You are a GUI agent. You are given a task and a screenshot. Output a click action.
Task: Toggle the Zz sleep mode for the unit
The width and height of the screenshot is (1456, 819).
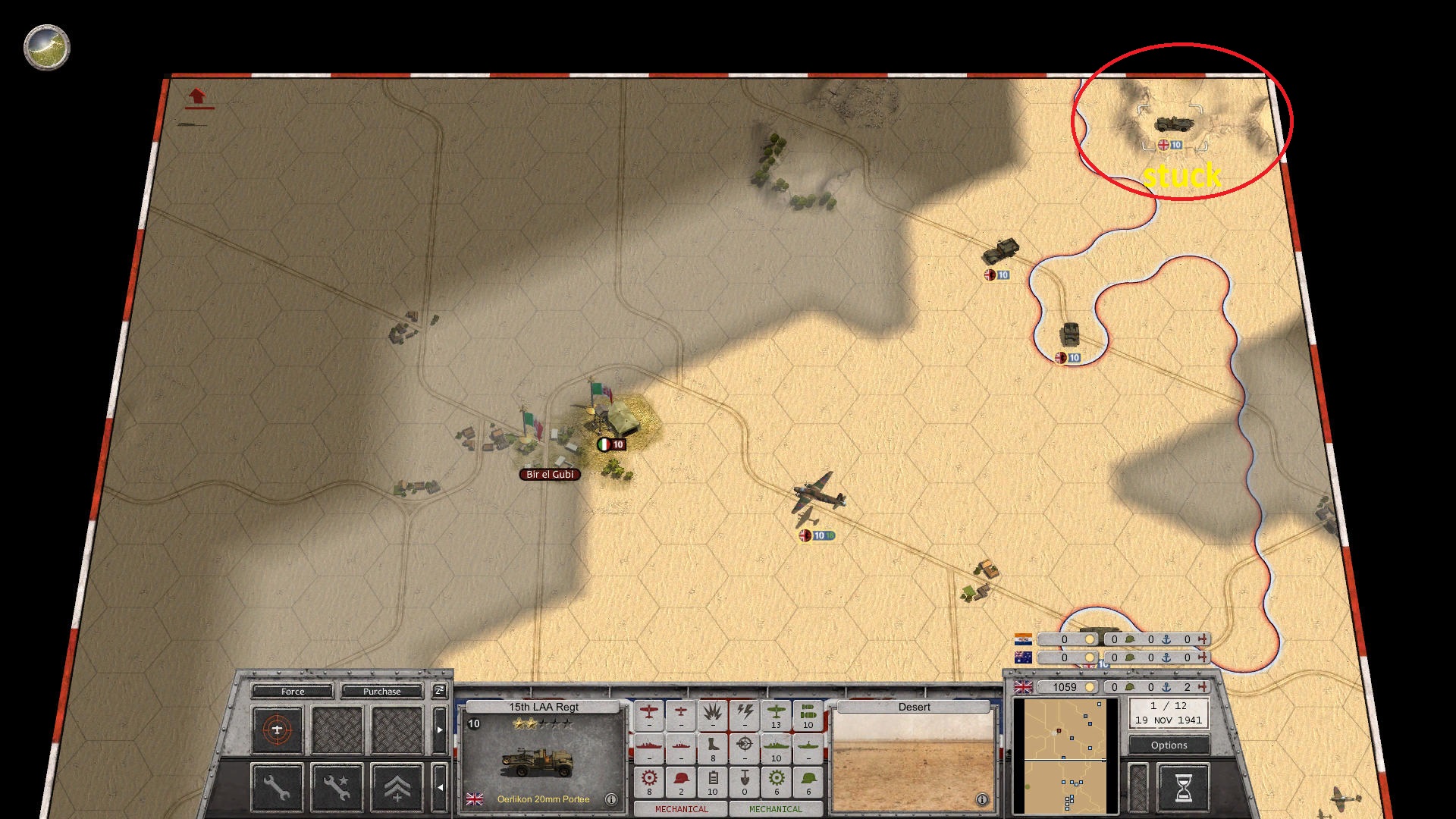[440, 691]
